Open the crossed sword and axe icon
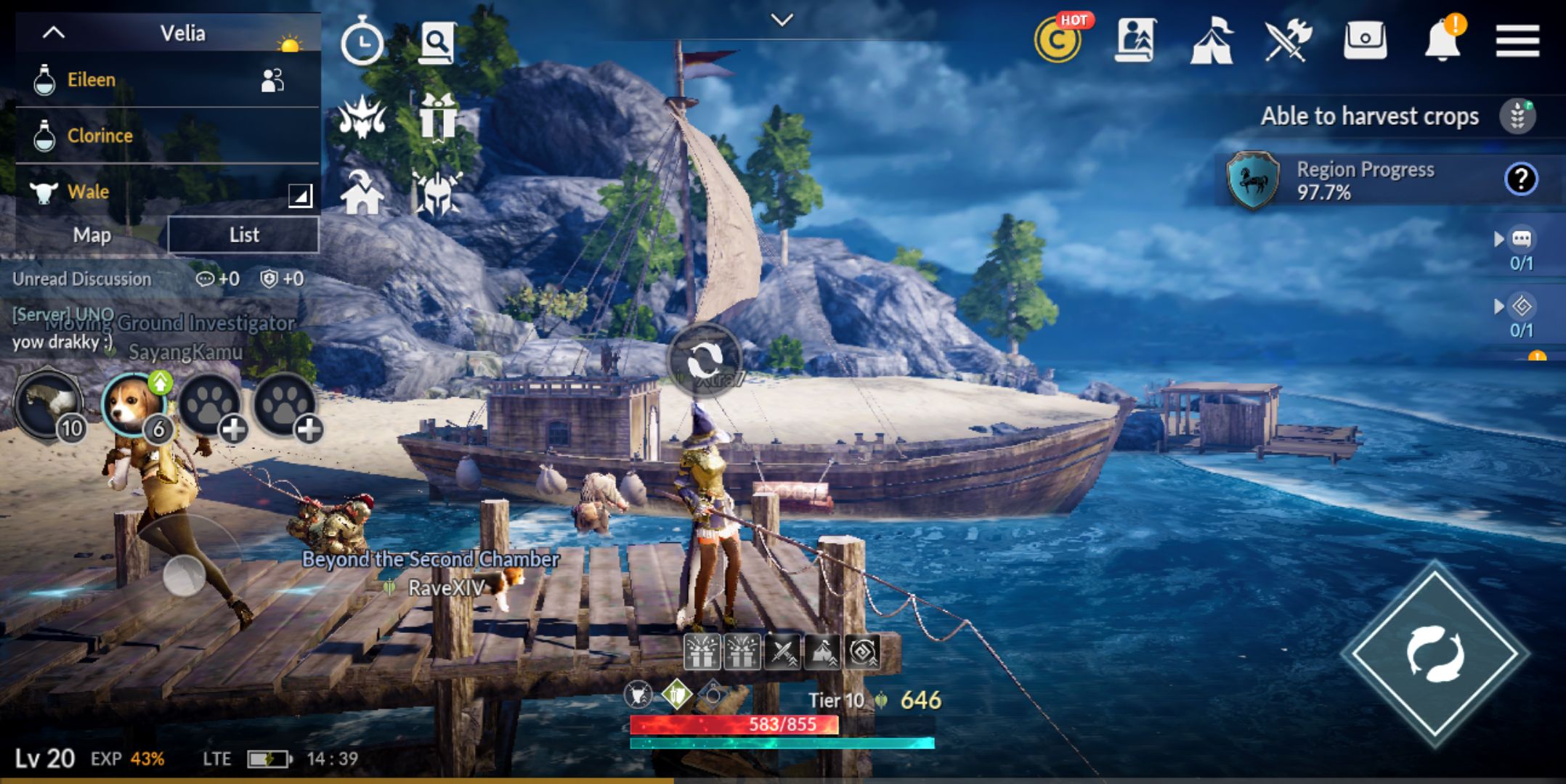1566x784 pixels. (1288, 41)
